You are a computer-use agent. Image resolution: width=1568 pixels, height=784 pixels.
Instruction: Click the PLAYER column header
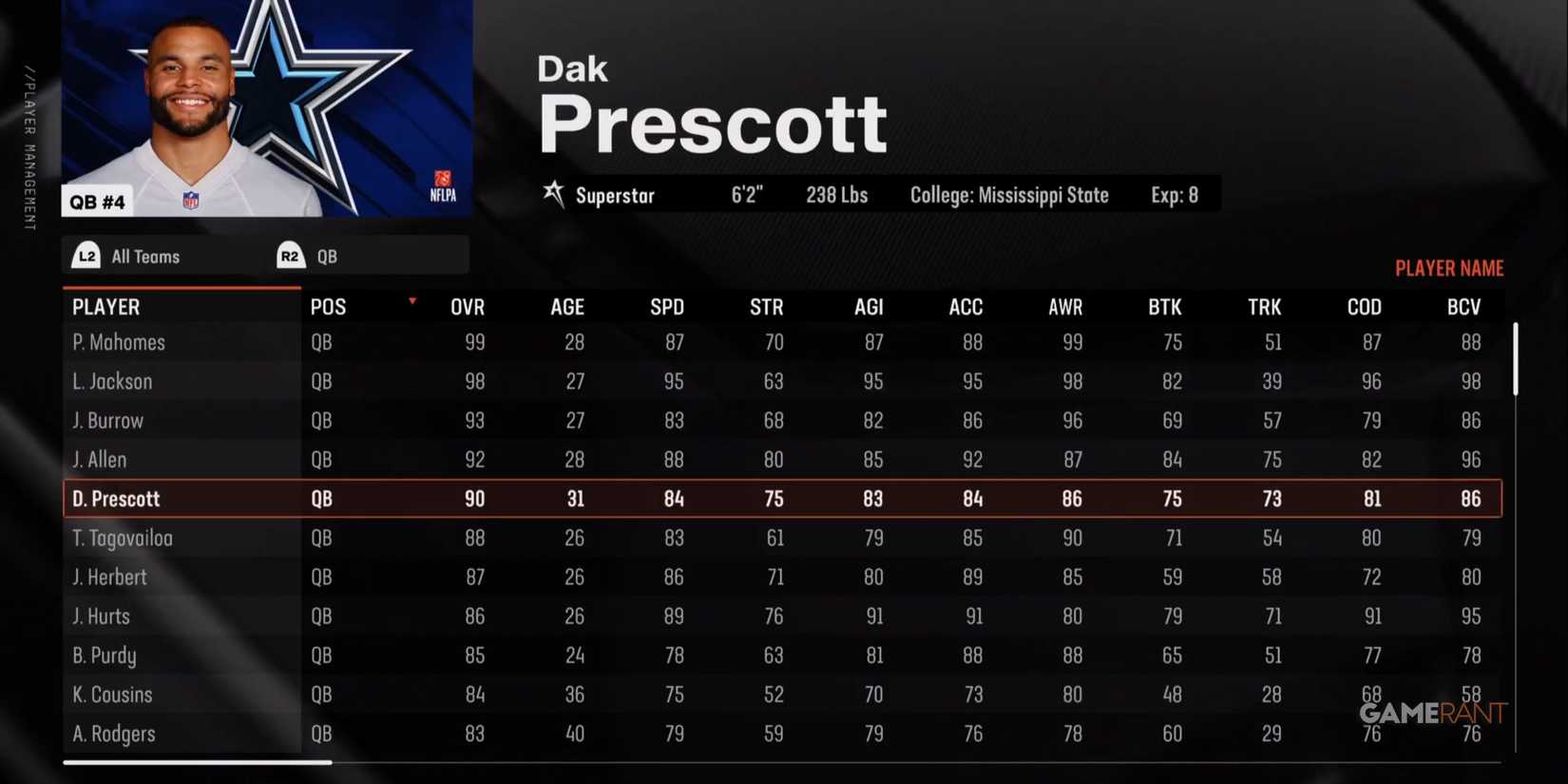tap(105, 306)
